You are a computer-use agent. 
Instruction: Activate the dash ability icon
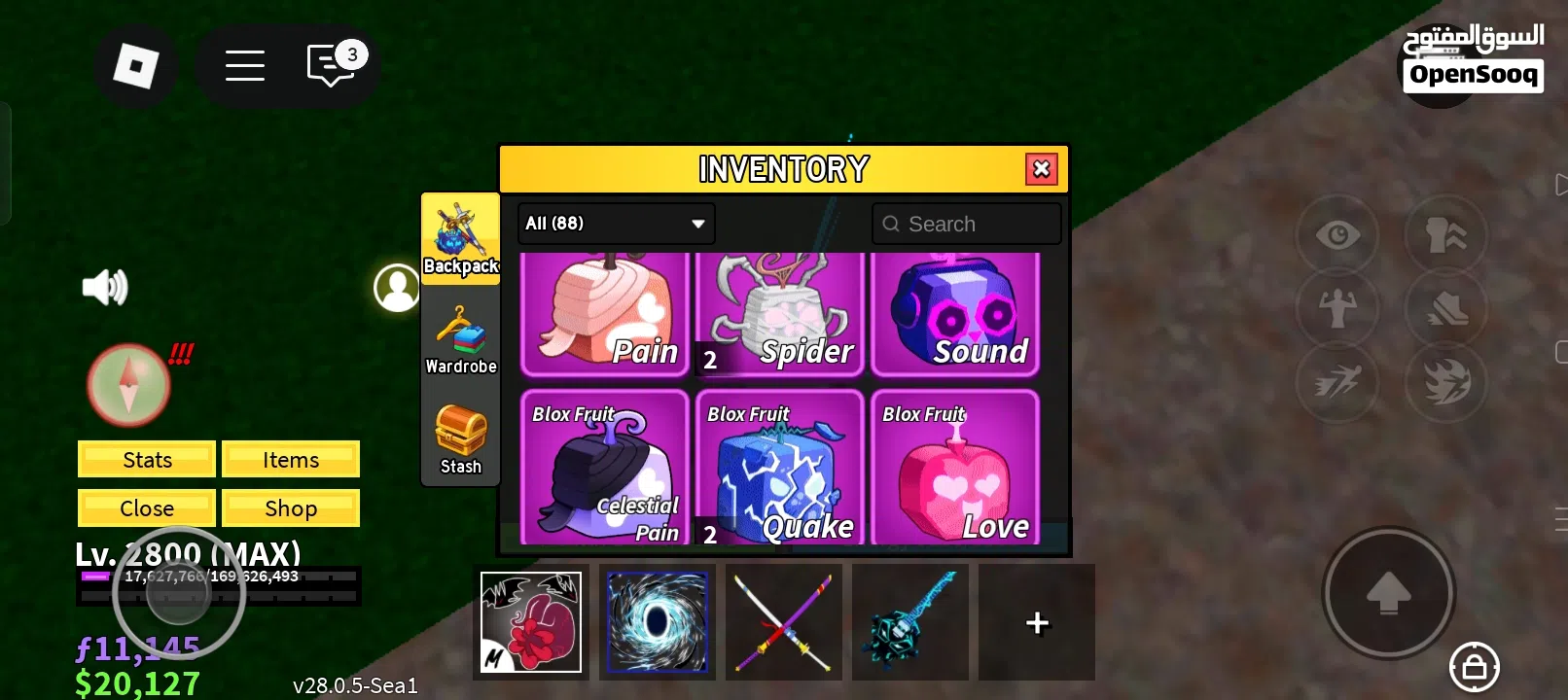[1337, 382]
